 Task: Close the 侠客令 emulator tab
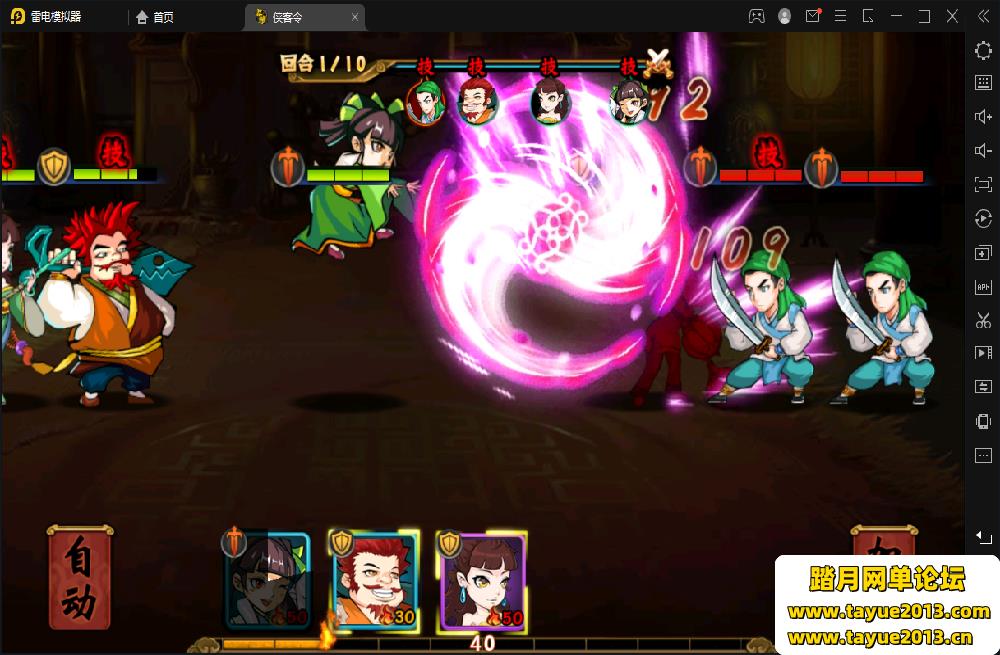pyautogui.click(x=354, y=17)
